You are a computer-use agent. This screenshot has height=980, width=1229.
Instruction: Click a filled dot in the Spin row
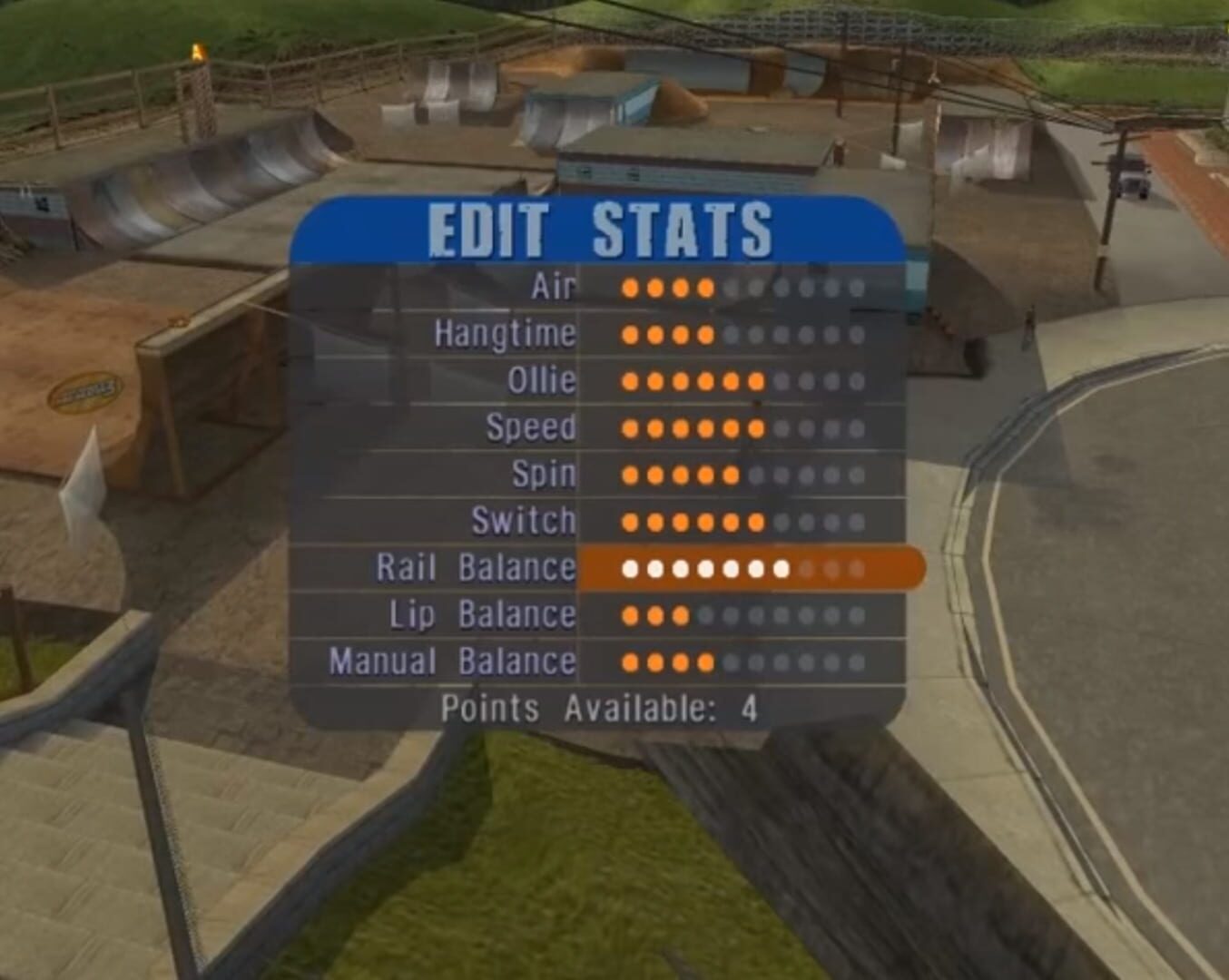[679, 474]
